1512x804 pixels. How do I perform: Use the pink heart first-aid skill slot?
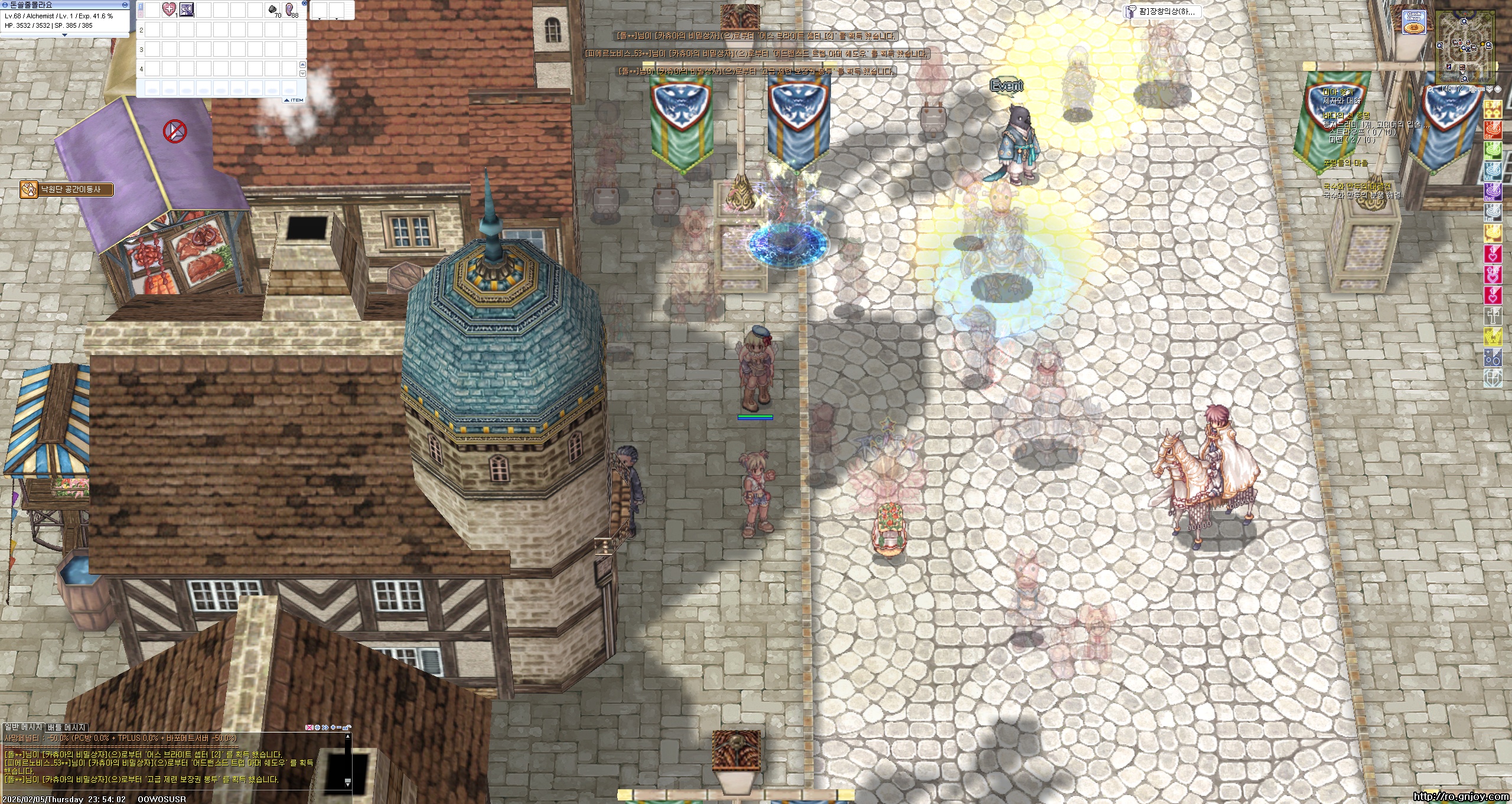(169, 9)
